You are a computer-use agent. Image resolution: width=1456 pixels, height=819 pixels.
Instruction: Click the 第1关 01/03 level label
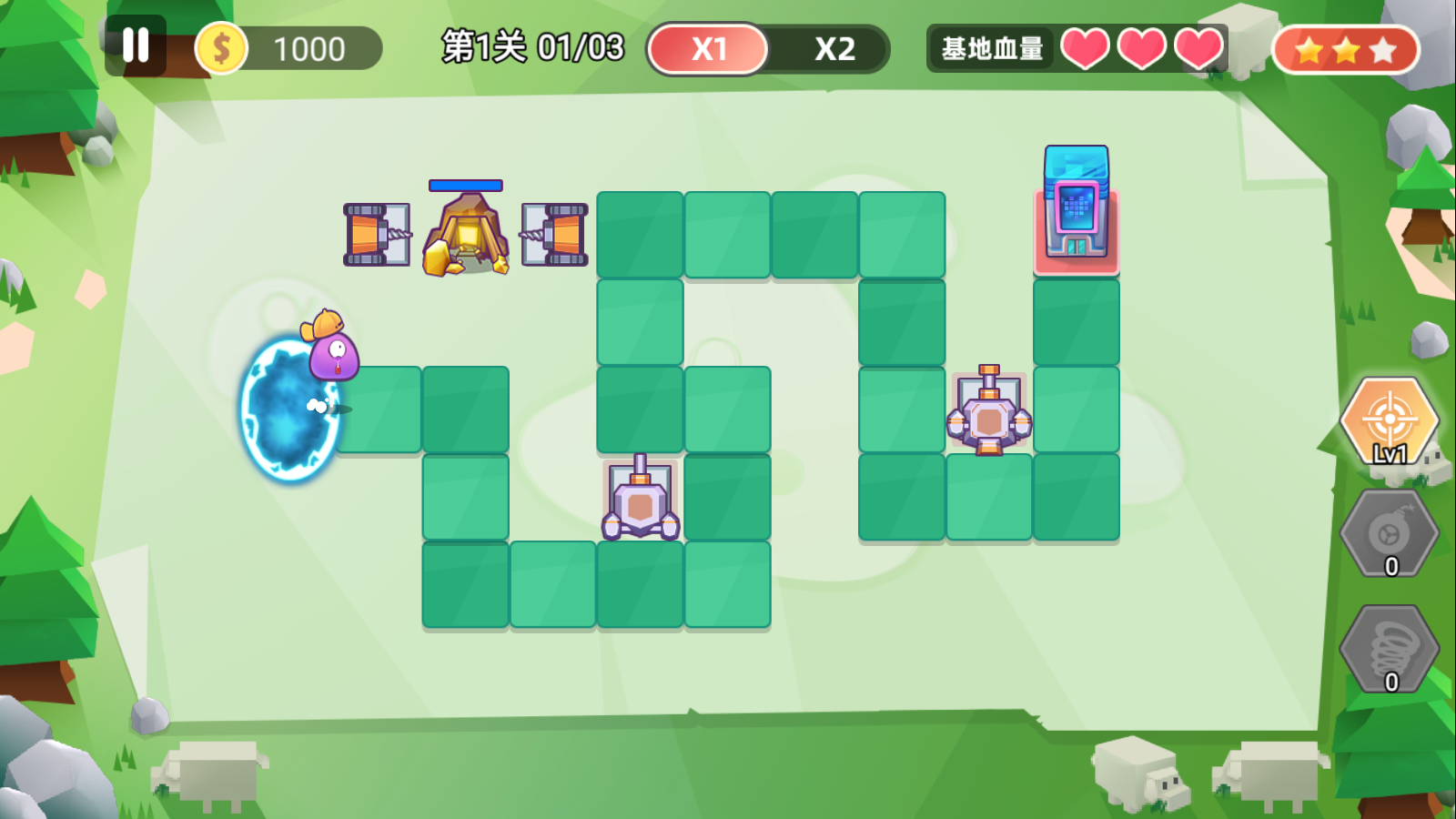[532, 47]
